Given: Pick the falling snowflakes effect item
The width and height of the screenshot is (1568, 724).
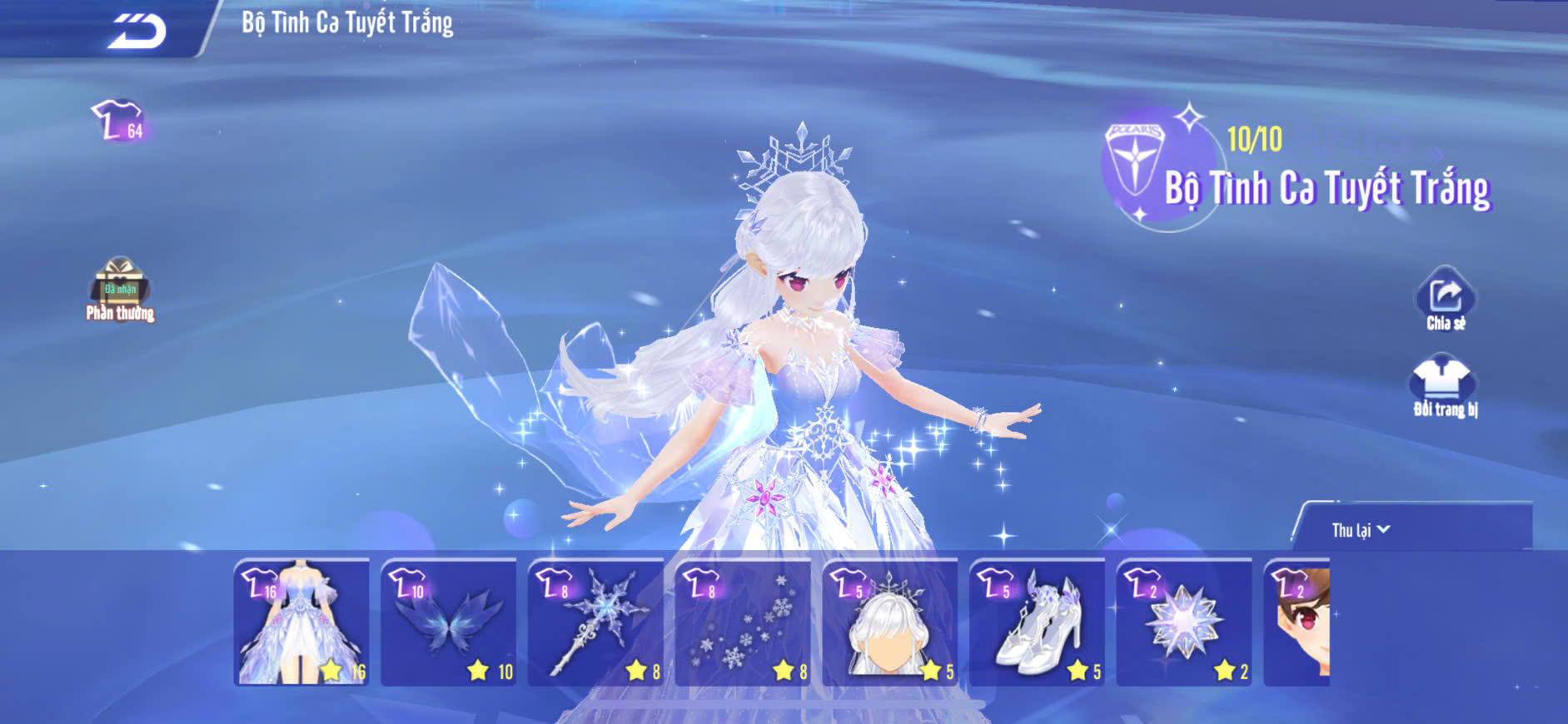Looking at the screenshot, I should [x=743, y=622].
